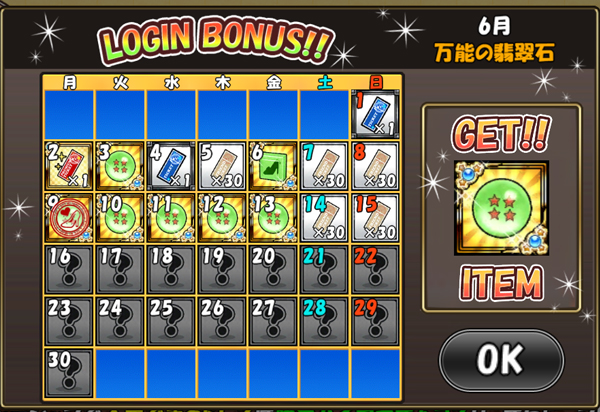Screen dimensions: 600x412
Task: Choose the day 9 red medal reward
Action: pos(70,216)
